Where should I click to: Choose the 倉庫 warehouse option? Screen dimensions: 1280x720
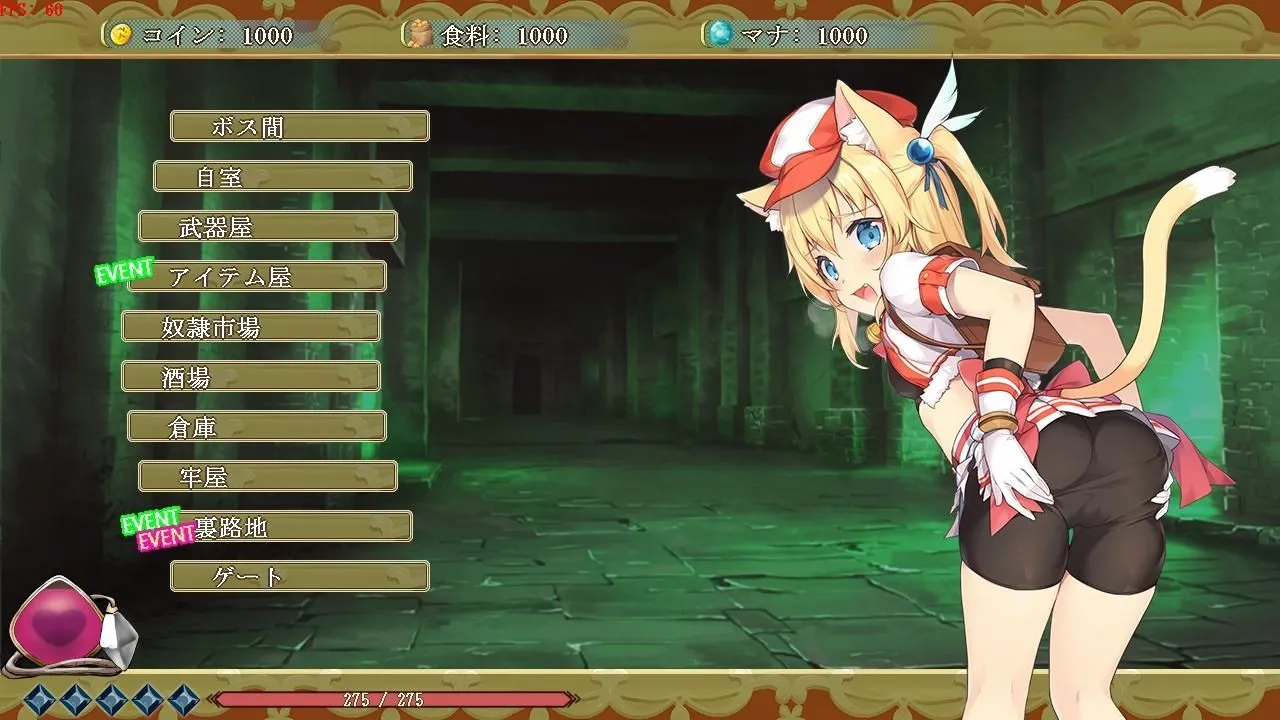(x=256, y=426)
